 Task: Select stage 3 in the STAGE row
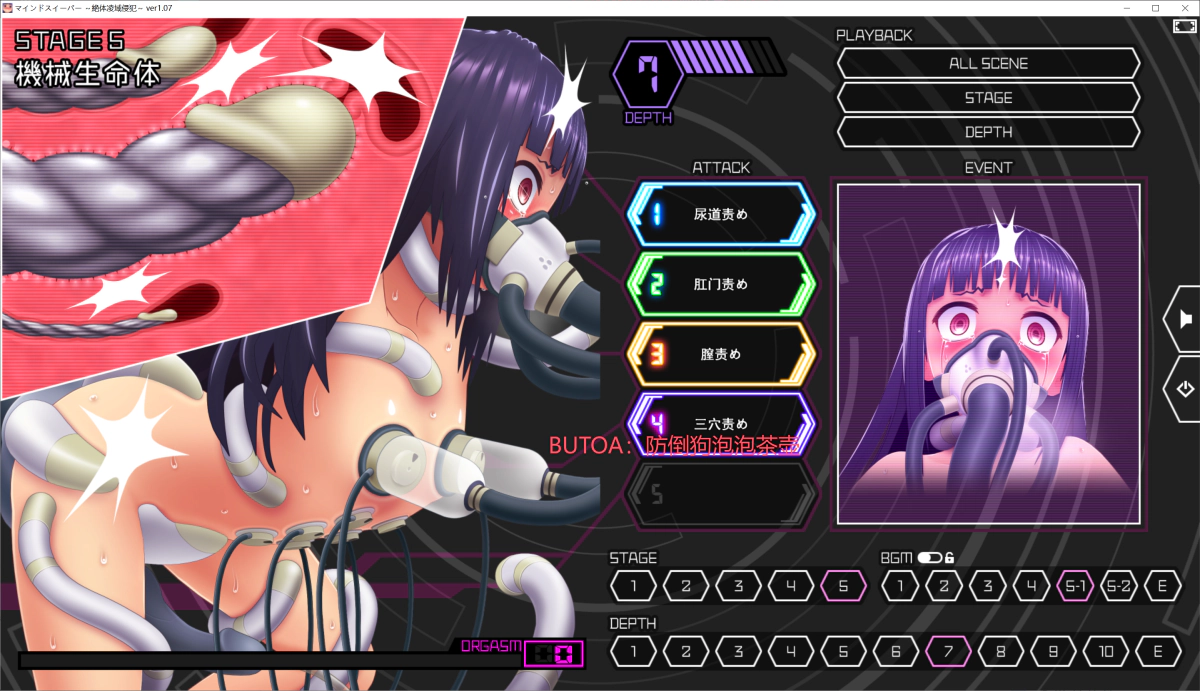tap(739, 586)
